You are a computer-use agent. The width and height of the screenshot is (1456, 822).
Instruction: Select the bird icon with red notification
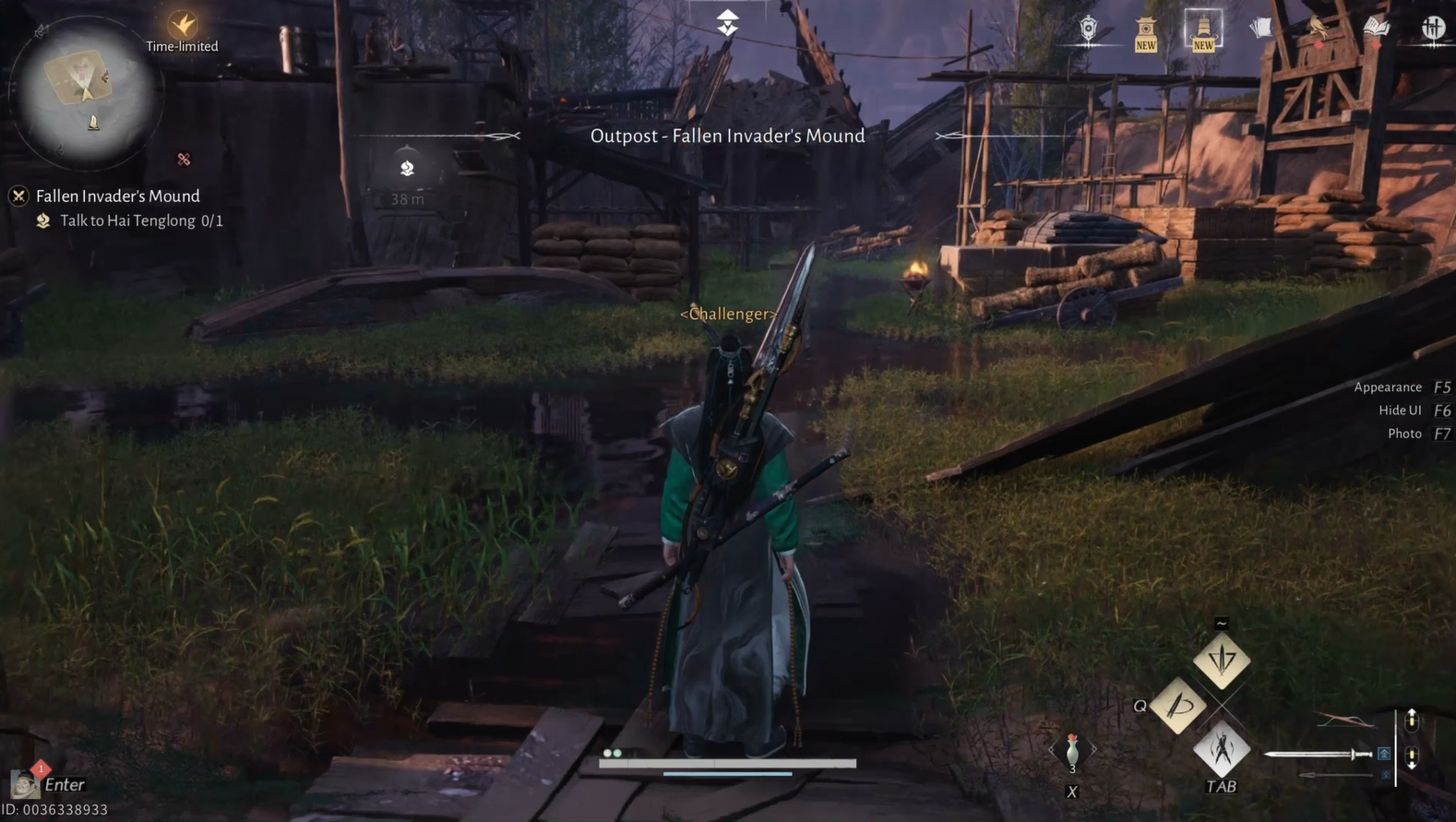[x=1318, y=26]
